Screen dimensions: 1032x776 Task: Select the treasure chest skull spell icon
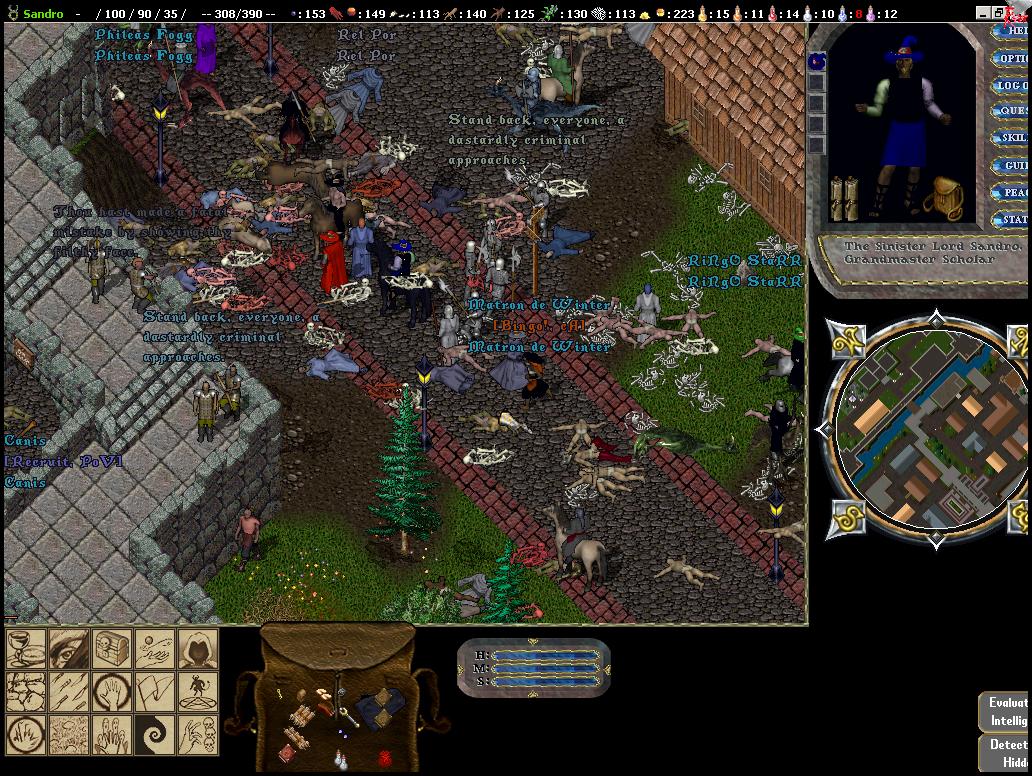pyautogui.click(x=112, y=649)
